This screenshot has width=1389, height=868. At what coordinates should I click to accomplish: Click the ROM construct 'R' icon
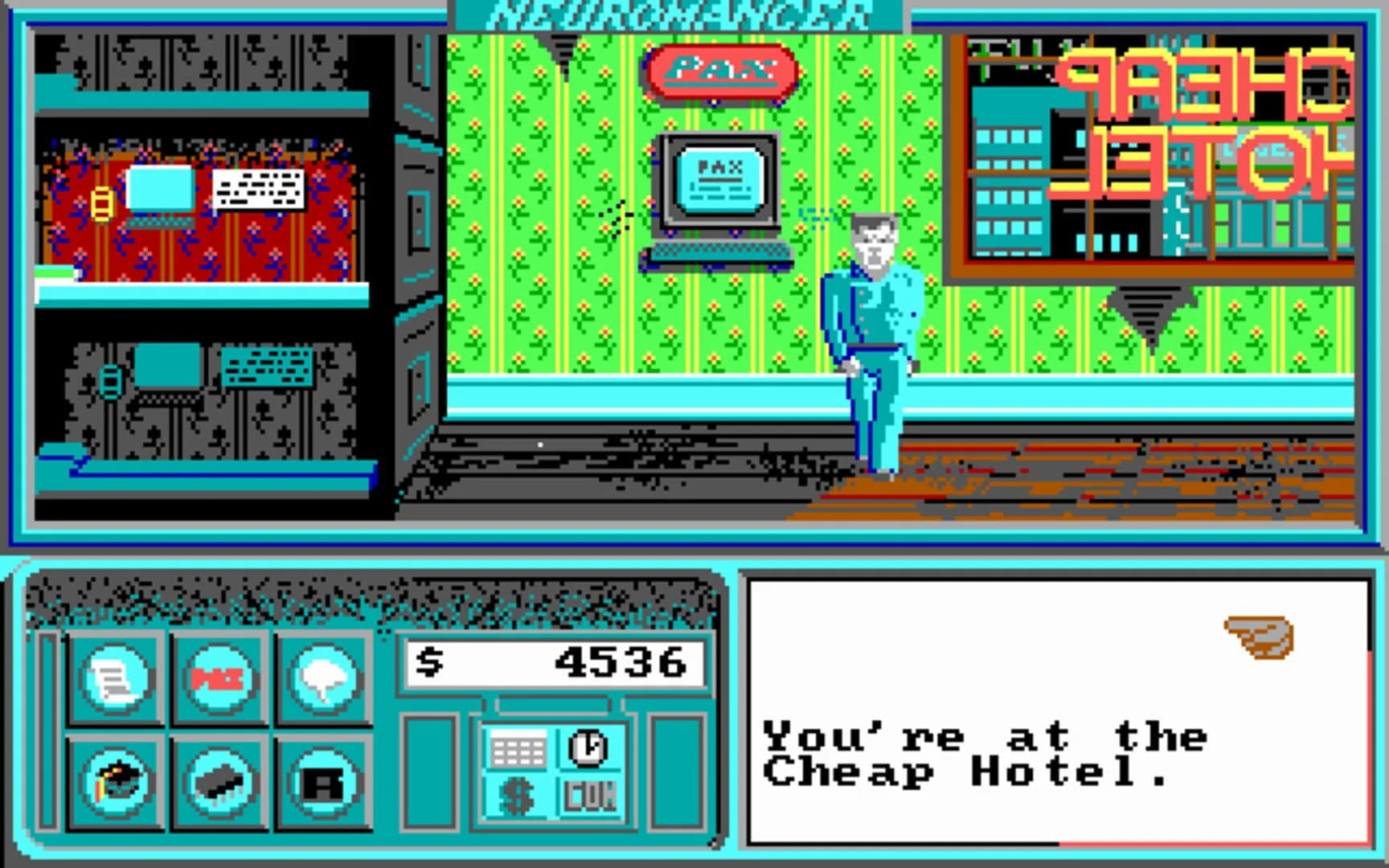(321, 784)
